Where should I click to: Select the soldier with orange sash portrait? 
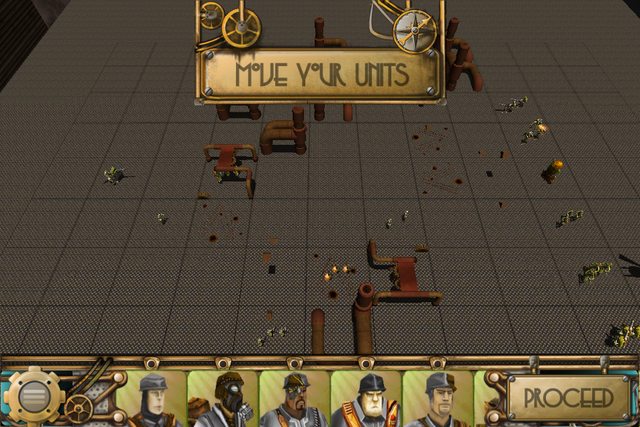366,399
